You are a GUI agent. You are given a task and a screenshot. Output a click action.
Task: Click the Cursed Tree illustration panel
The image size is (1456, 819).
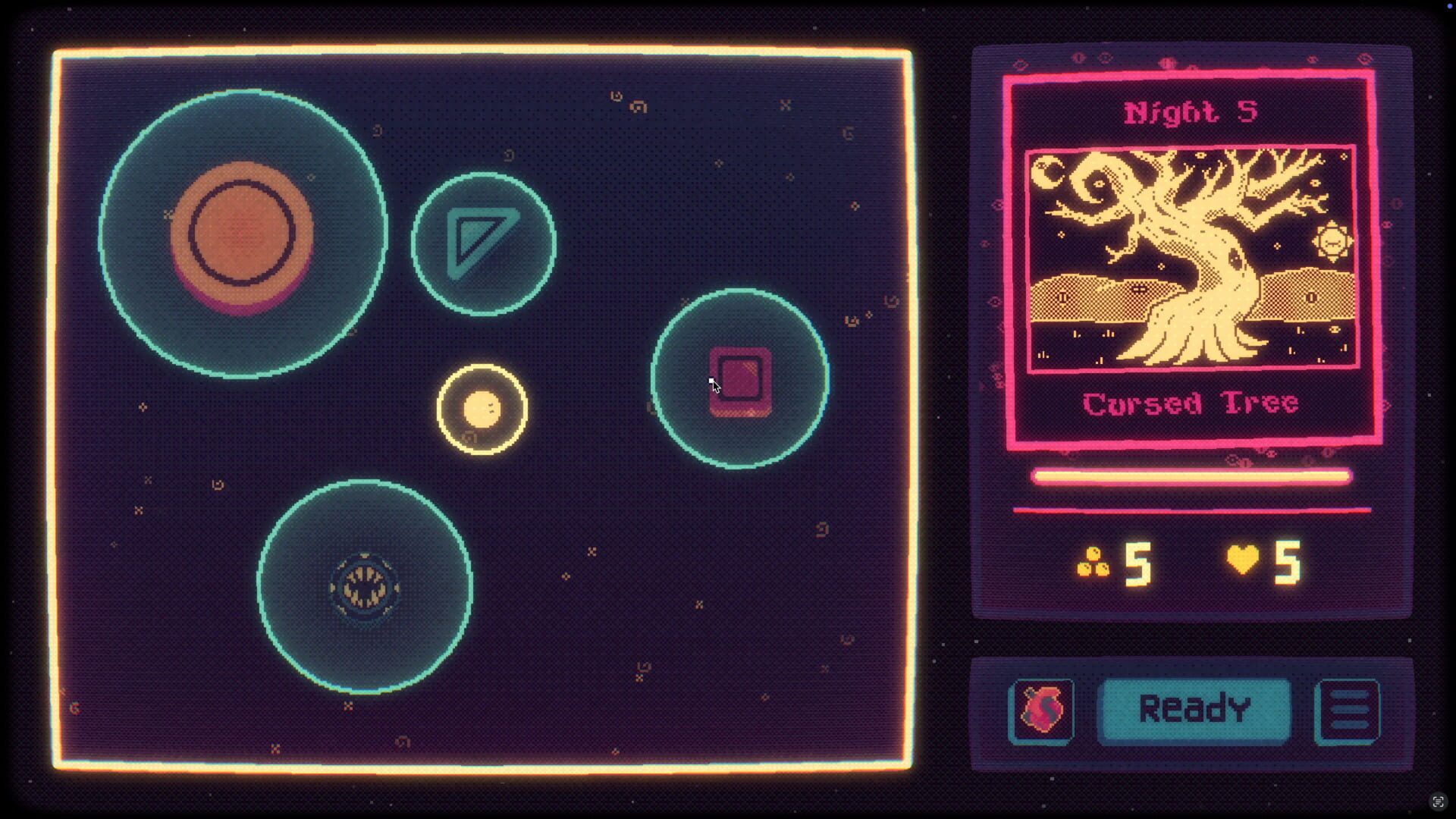click(x=1191, y=258)
